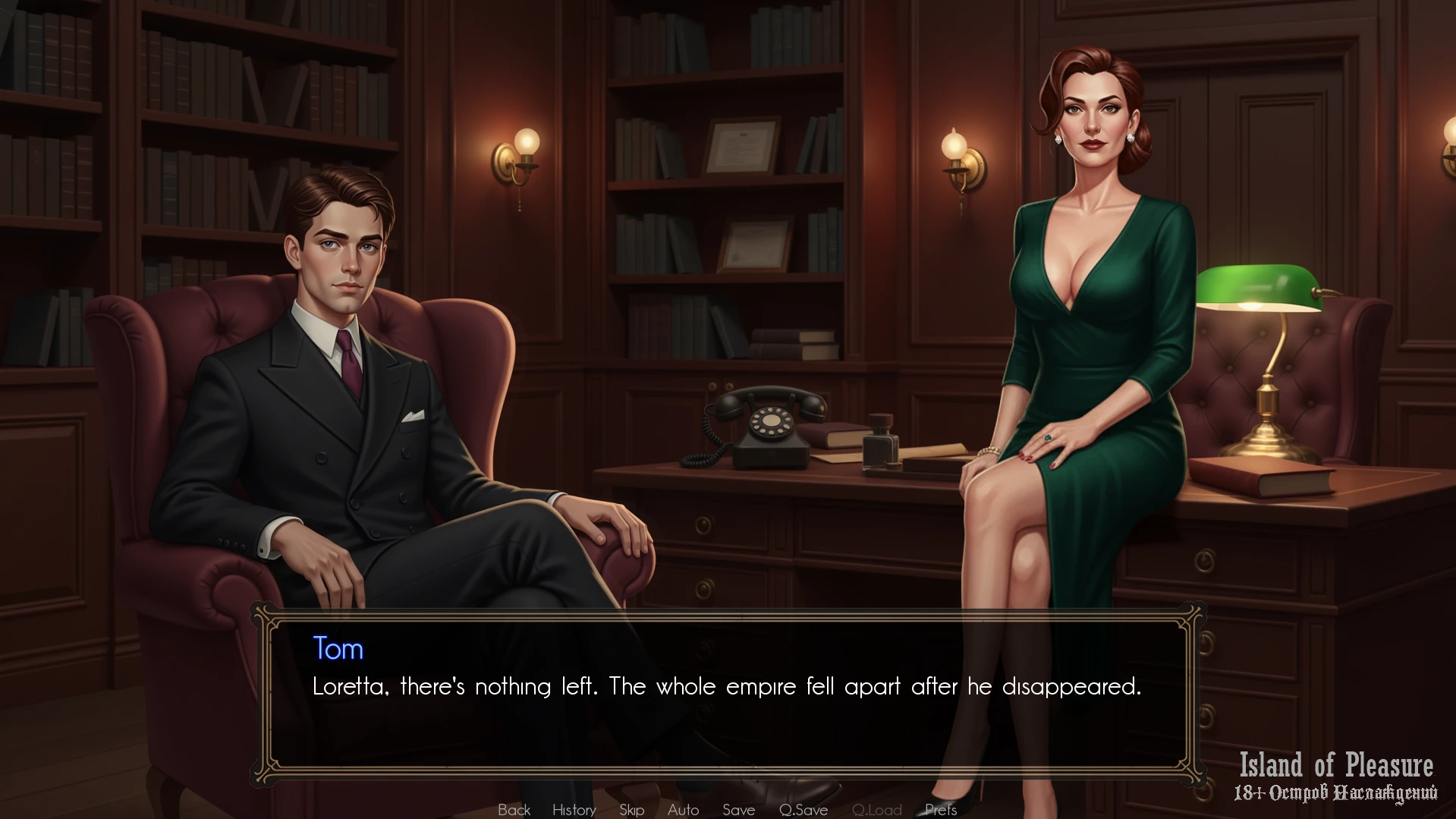Enable Auto-advance for dialogue

pos(683,810)
